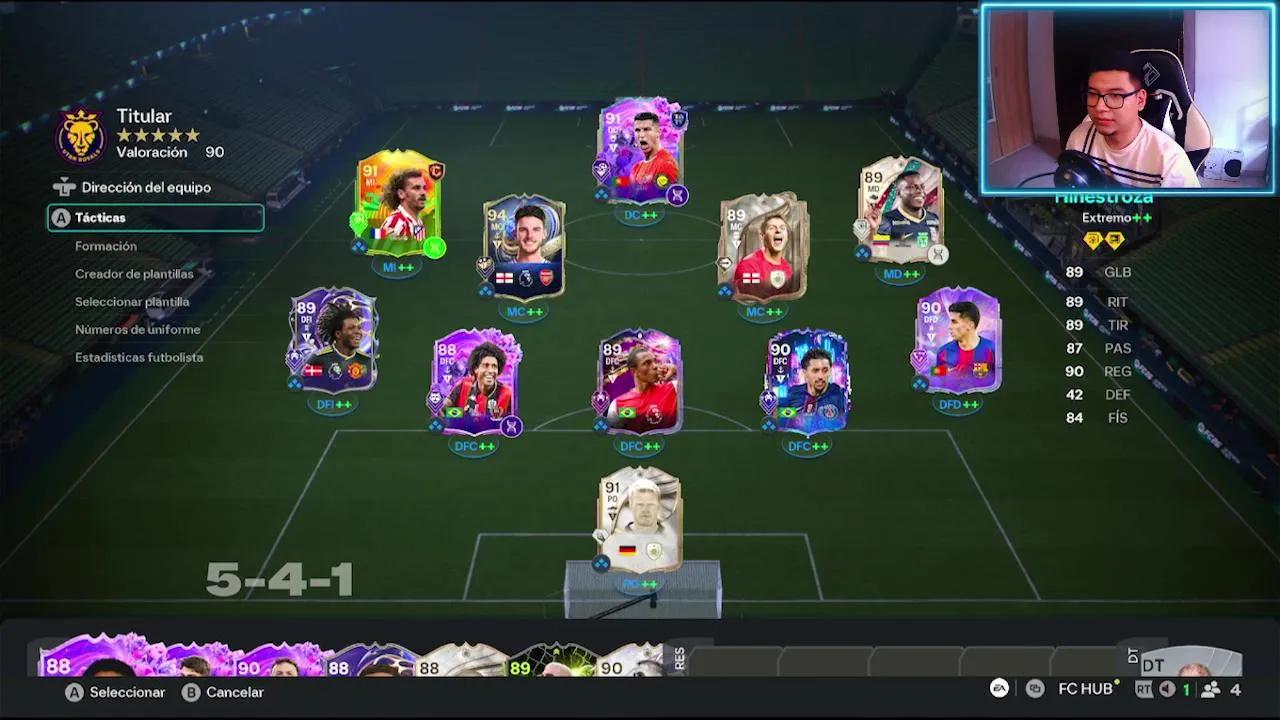The height and width of the screenshot is (720, 1280).
Task: Show Estadísticas futbolista
Action: coord(139,358)
